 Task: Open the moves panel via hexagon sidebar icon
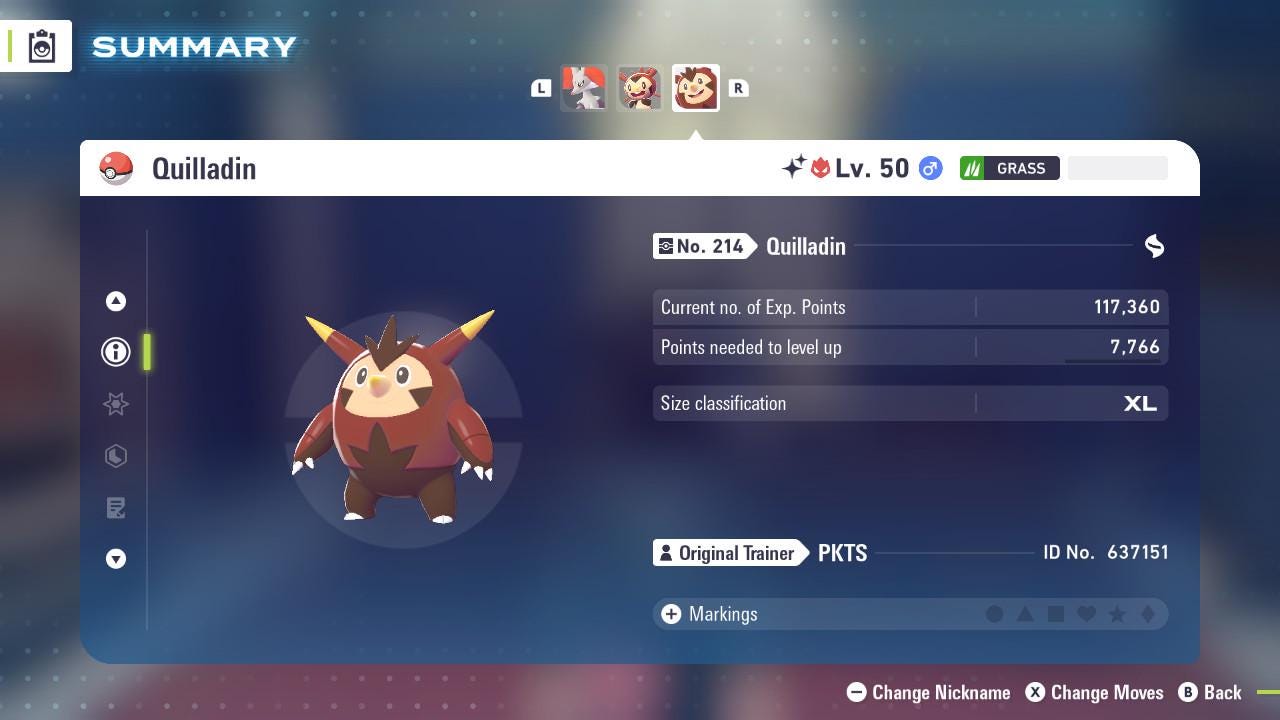(115, 456)
